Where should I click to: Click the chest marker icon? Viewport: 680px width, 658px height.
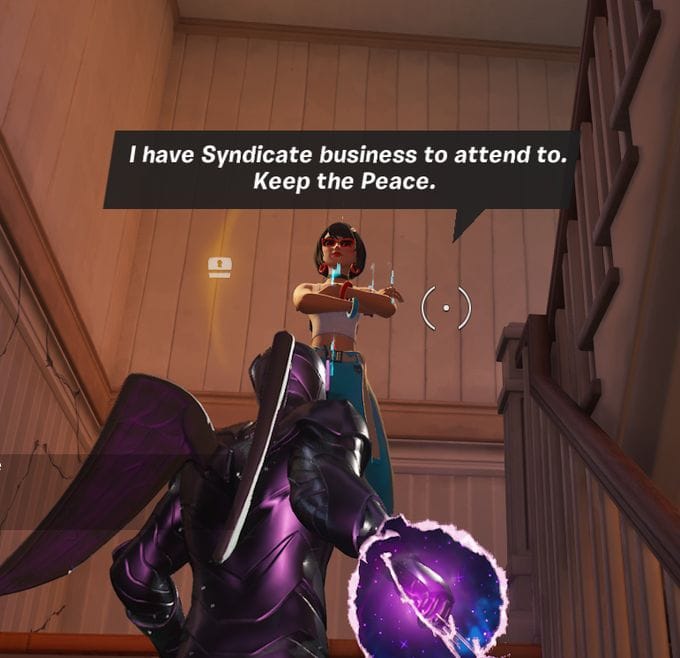pos(220,266)
